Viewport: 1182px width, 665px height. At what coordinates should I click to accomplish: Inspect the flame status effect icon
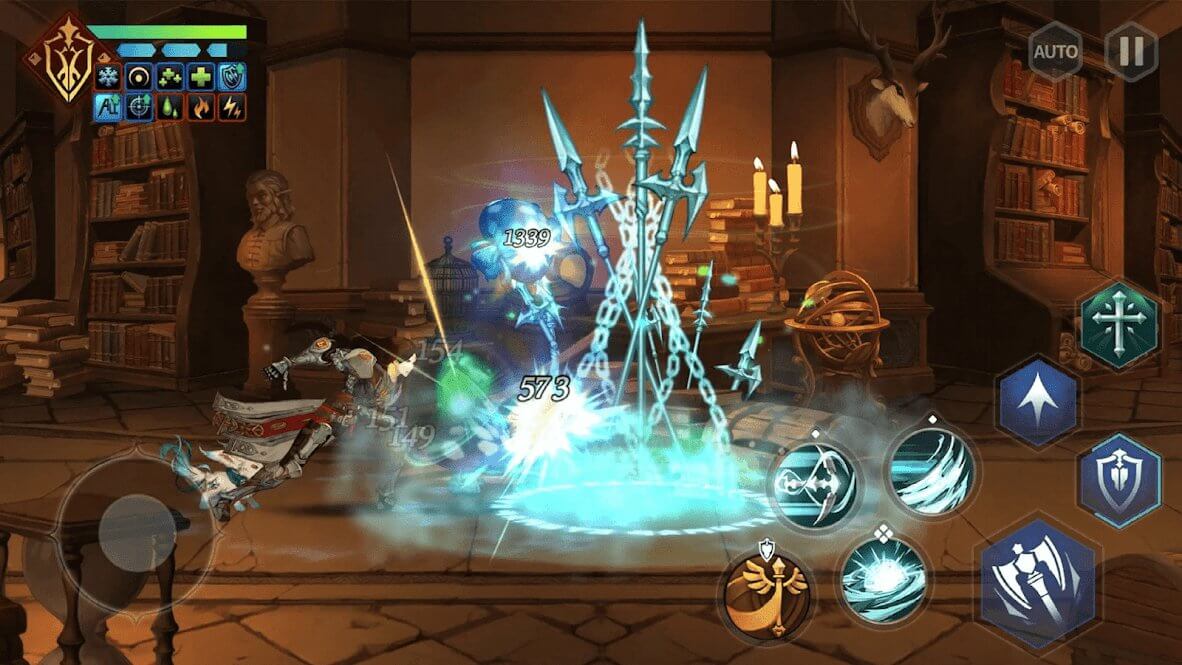pos(202,107)
